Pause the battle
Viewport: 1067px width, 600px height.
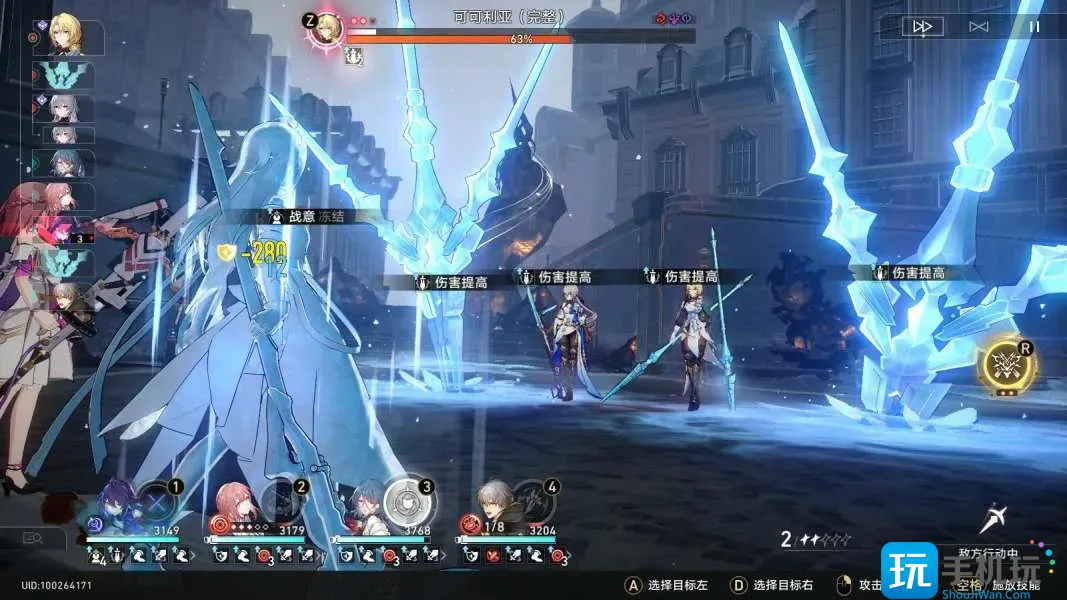click(x=1035, y=27)
